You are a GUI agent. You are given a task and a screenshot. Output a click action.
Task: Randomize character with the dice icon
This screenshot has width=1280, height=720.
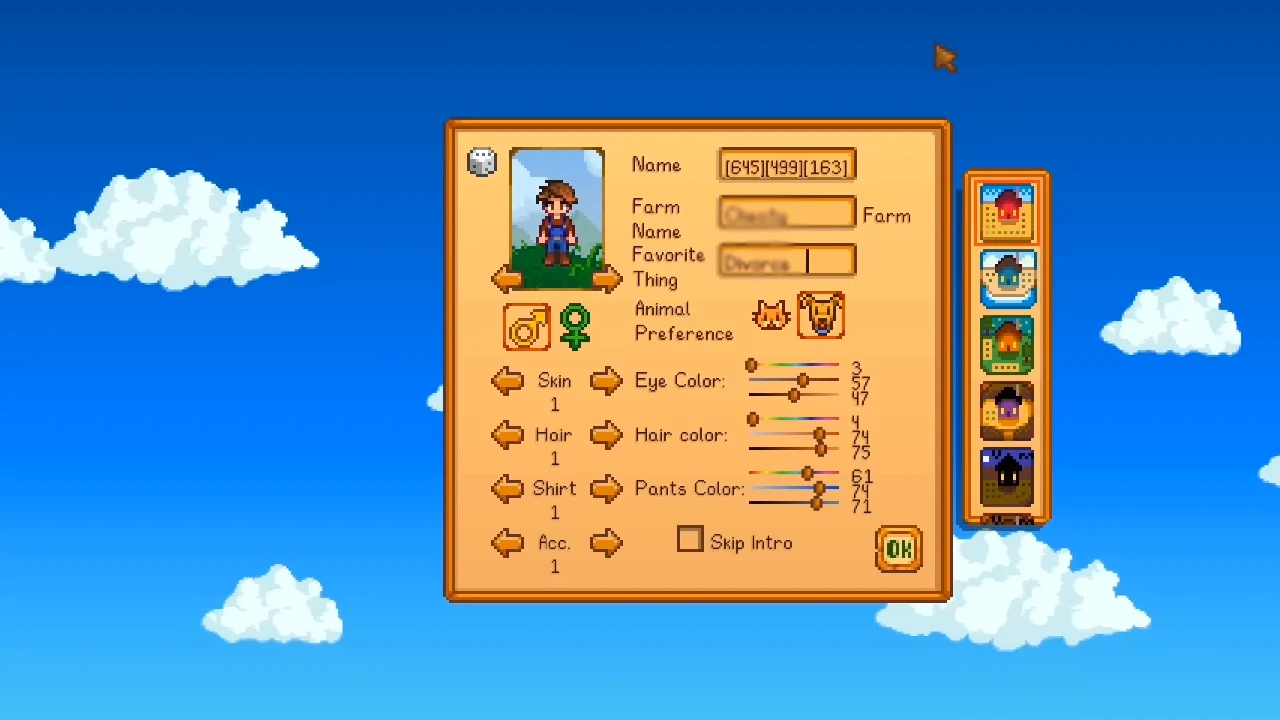482,163
